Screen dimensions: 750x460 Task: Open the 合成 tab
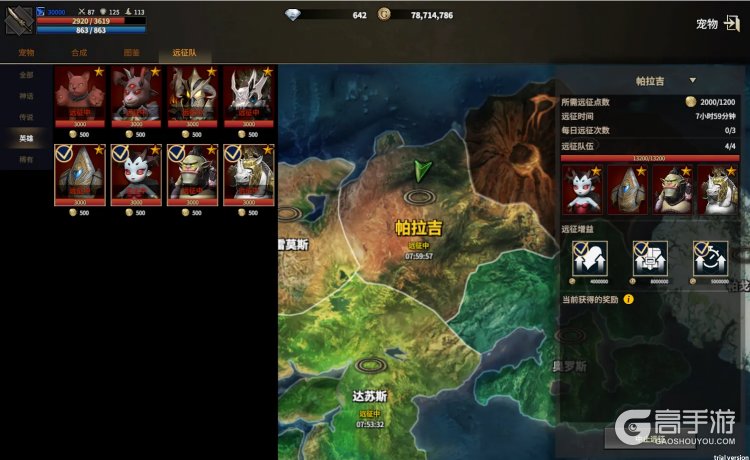click(80, 52)
